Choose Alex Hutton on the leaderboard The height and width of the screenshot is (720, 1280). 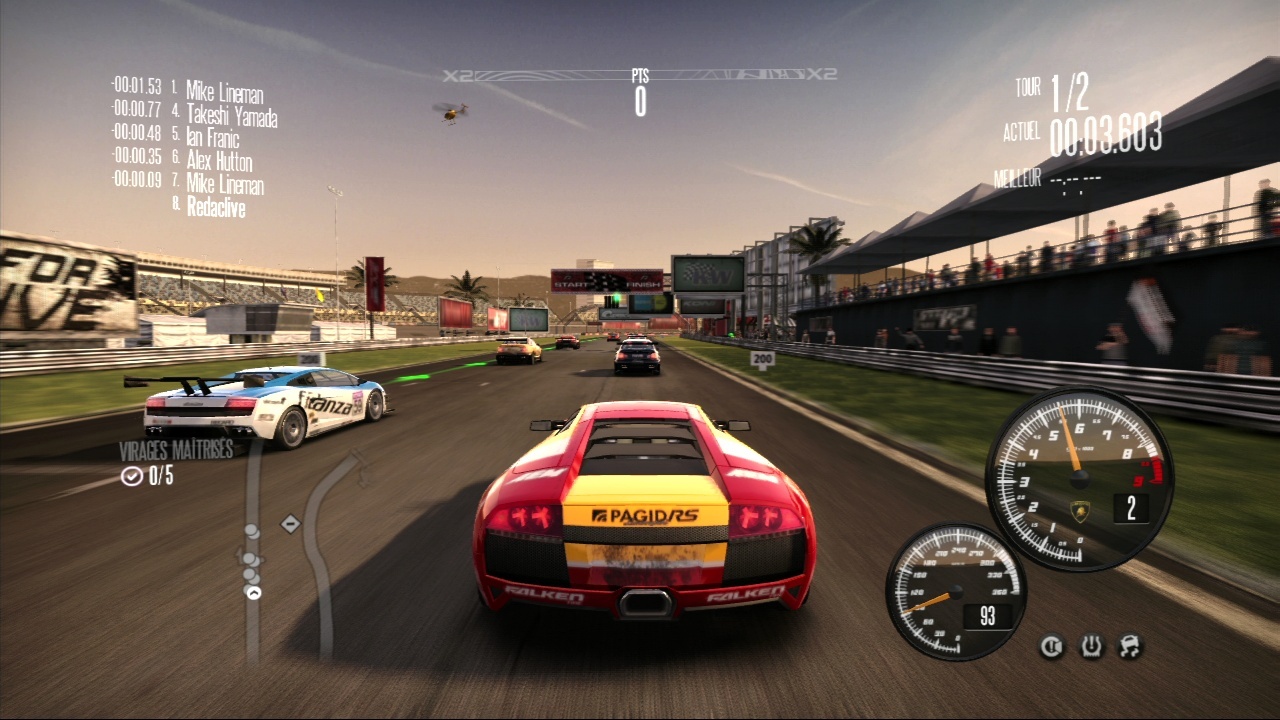tap(219, 162)
